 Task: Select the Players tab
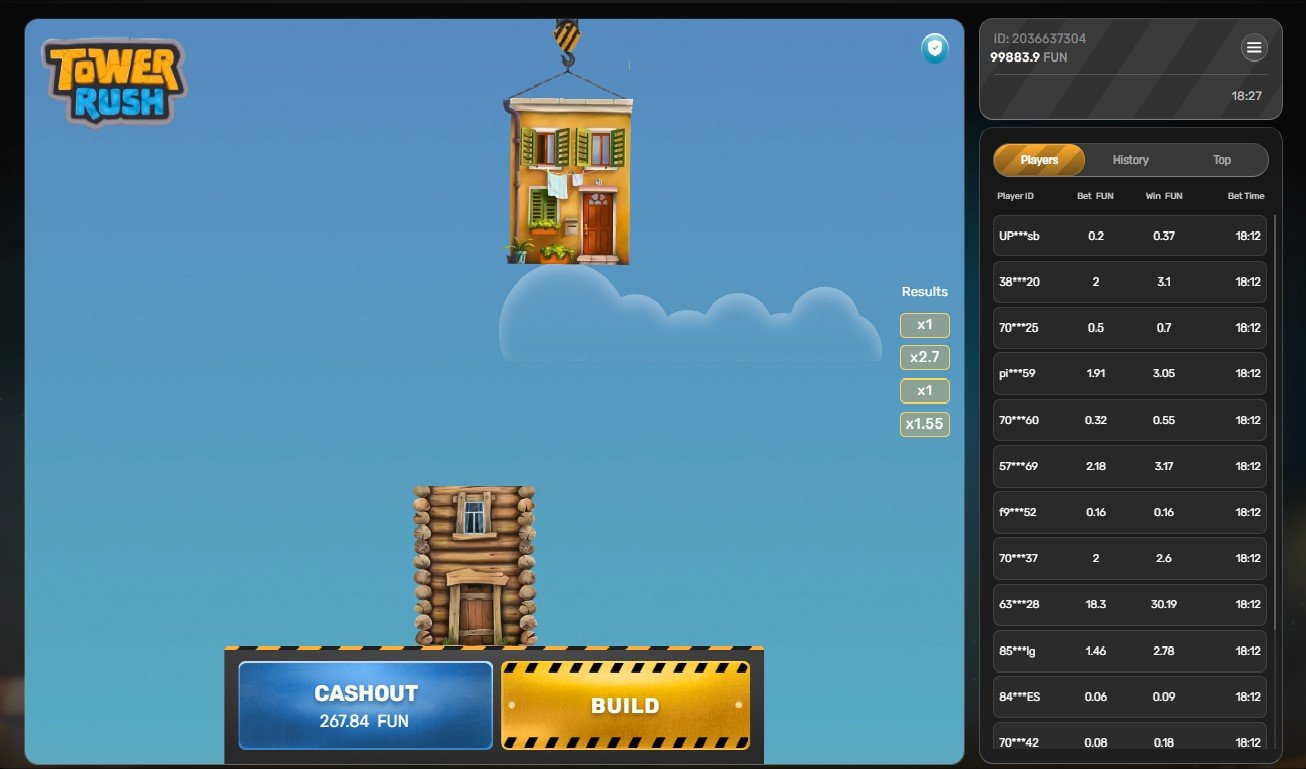tap(1039, 160)
